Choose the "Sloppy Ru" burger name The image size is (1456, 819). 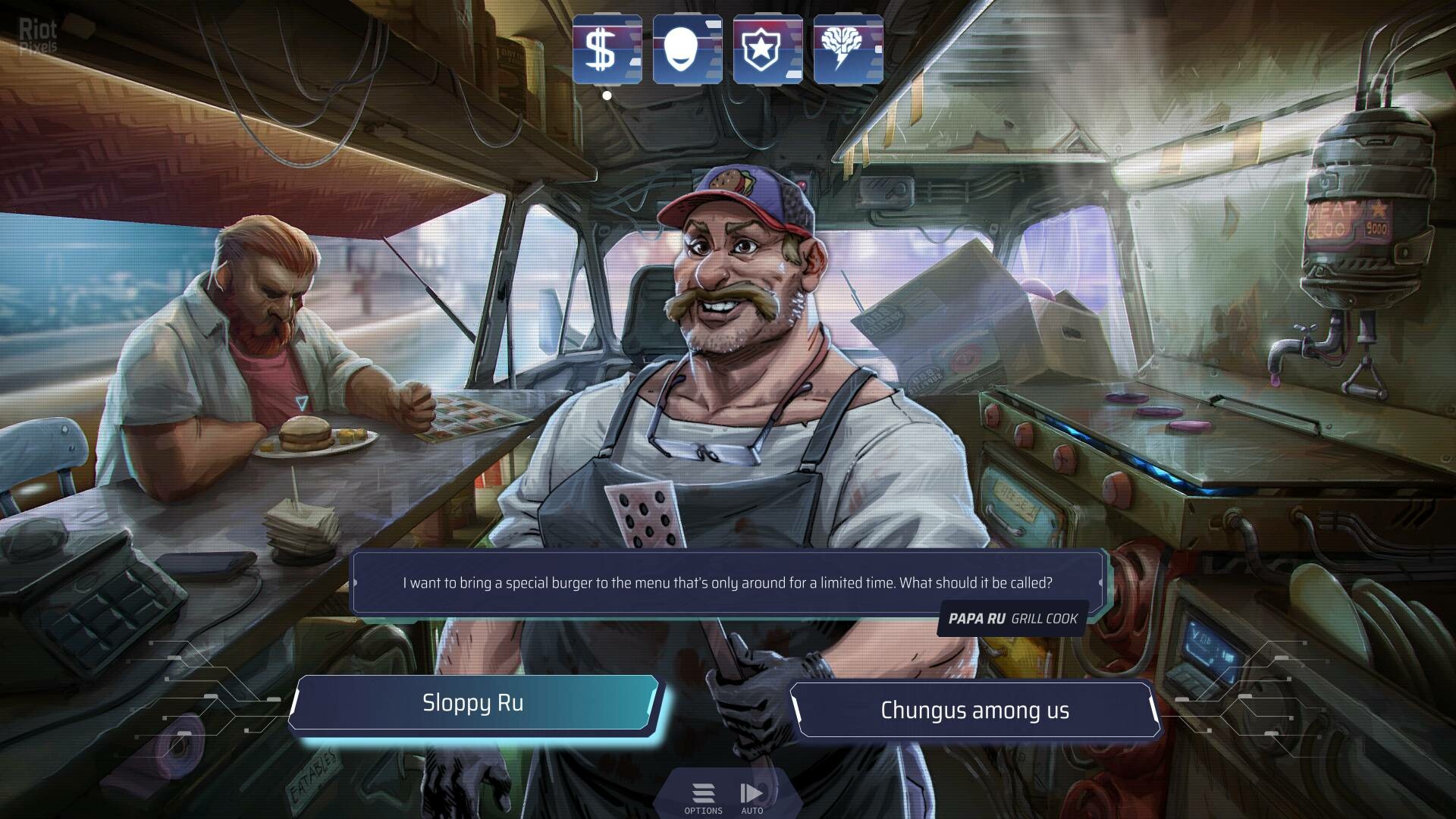pyautogui.click(x=473, y=703)
